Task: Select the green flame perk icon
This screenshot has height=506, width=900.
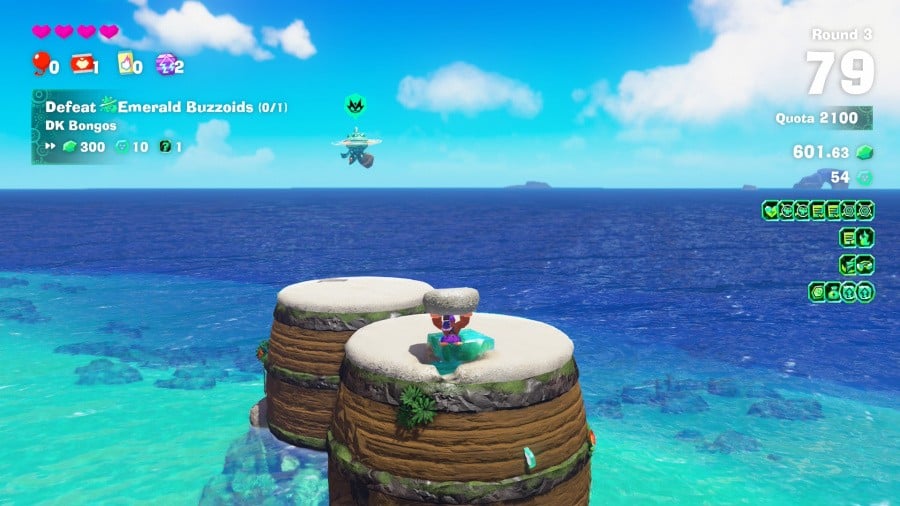Action: pyautogui.click(x=864, y=237)
